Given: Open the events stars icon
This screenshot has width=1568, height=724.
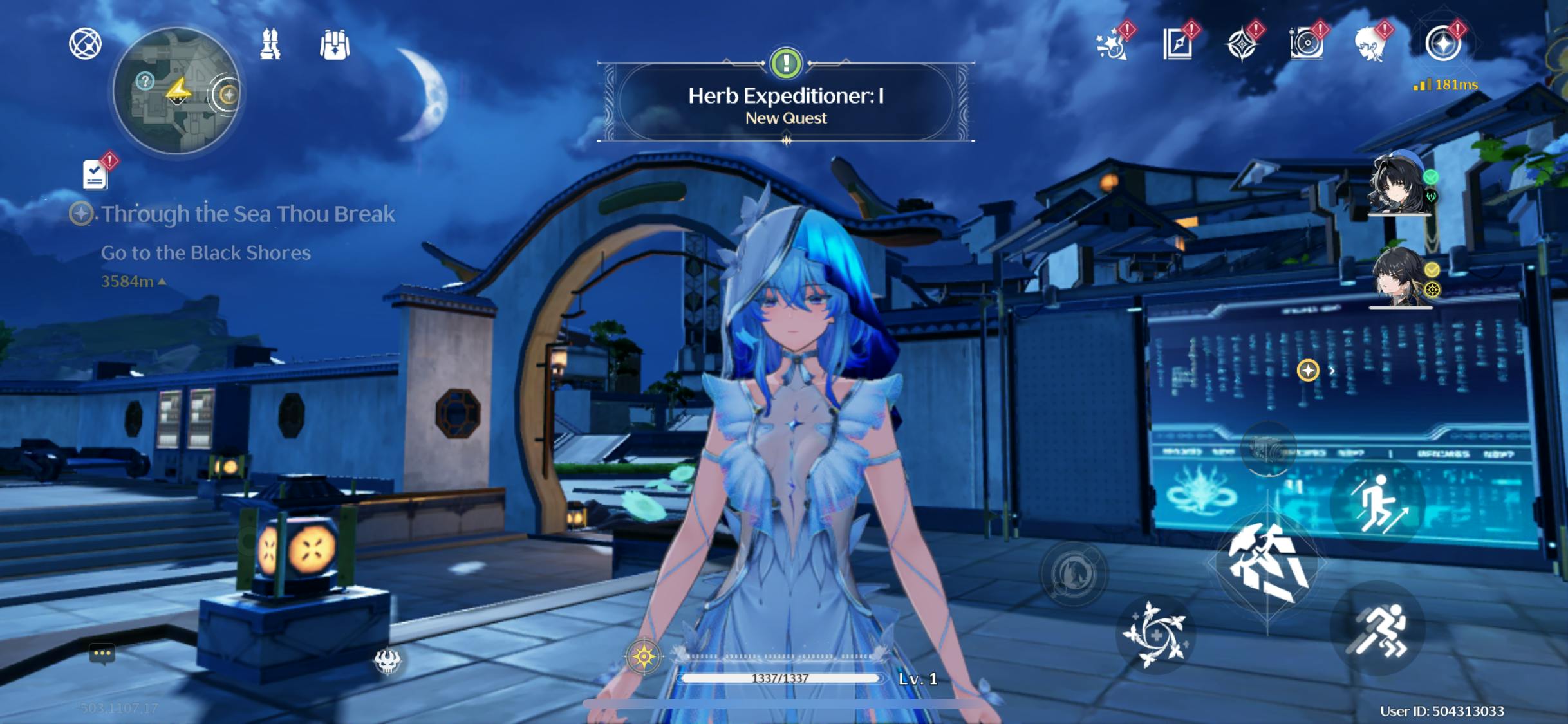Looking at the screenshot, I should [1112, 45].
